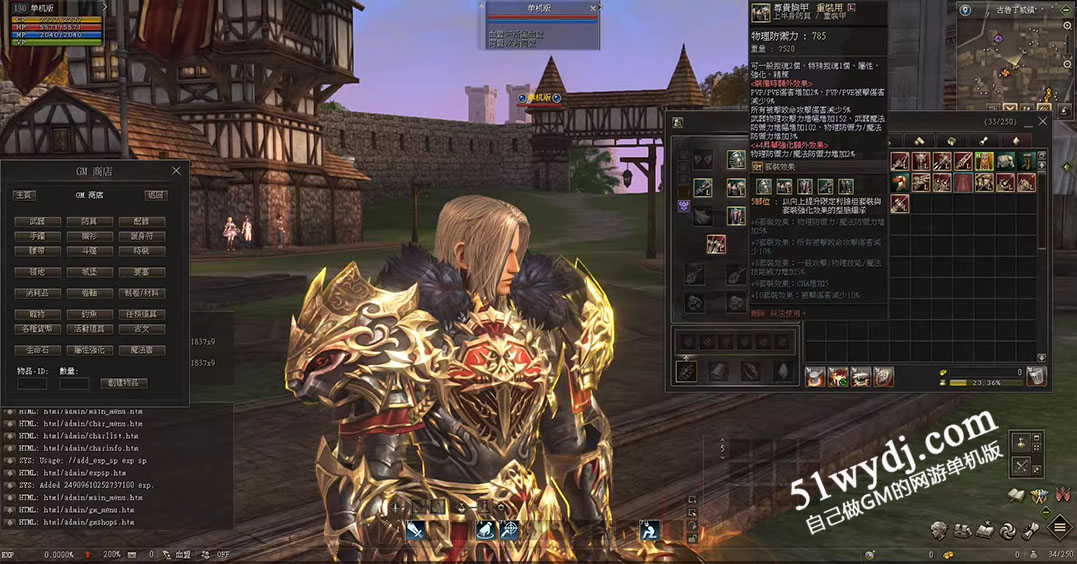Viewport: 1077px width, 564px height.
Task: Activate the sit-down action on the hotbar
Action: pos(648,530)
